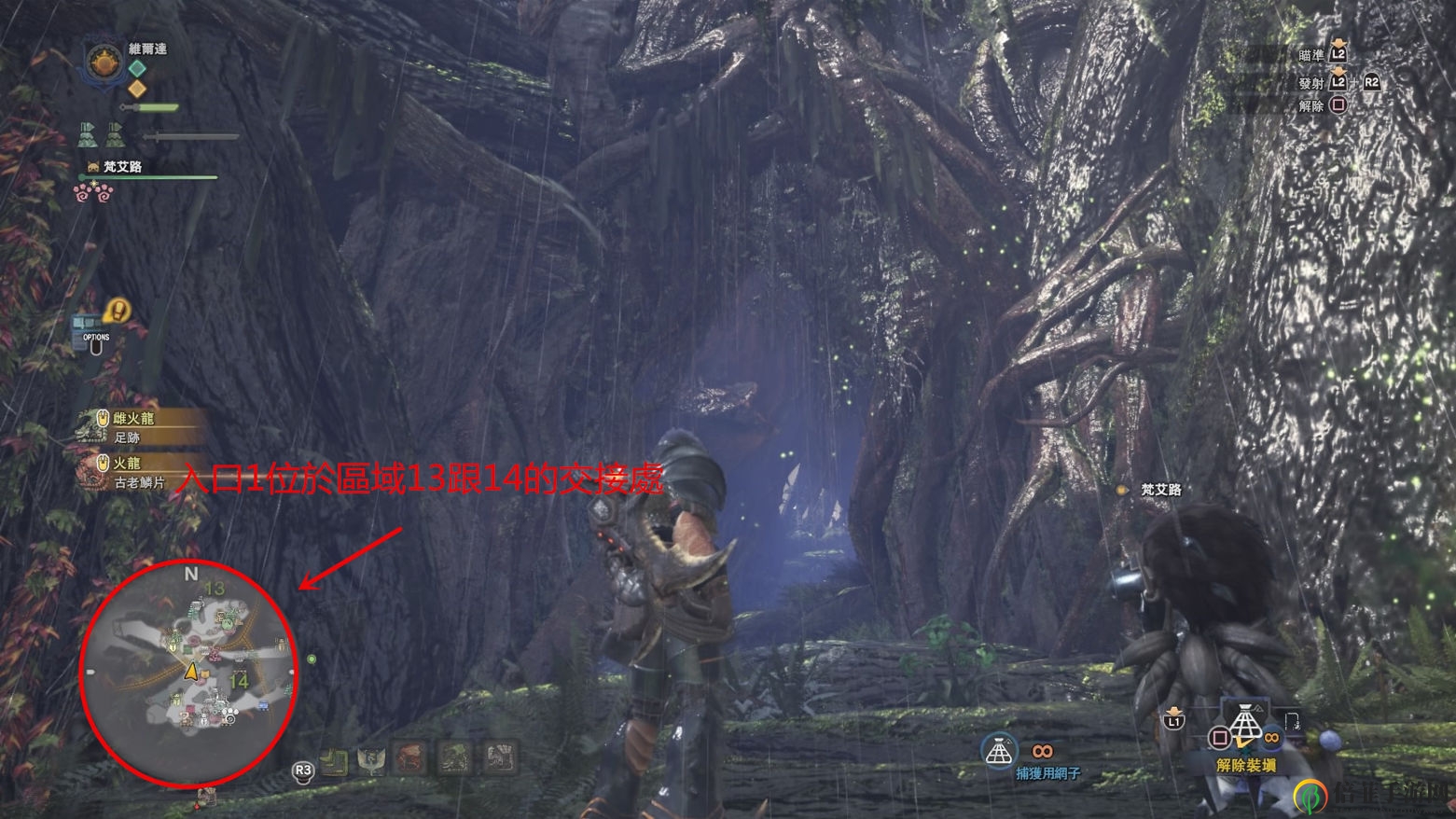
Task: Open the options notification with the exclamation mark
Action: [x=116, y=311]
